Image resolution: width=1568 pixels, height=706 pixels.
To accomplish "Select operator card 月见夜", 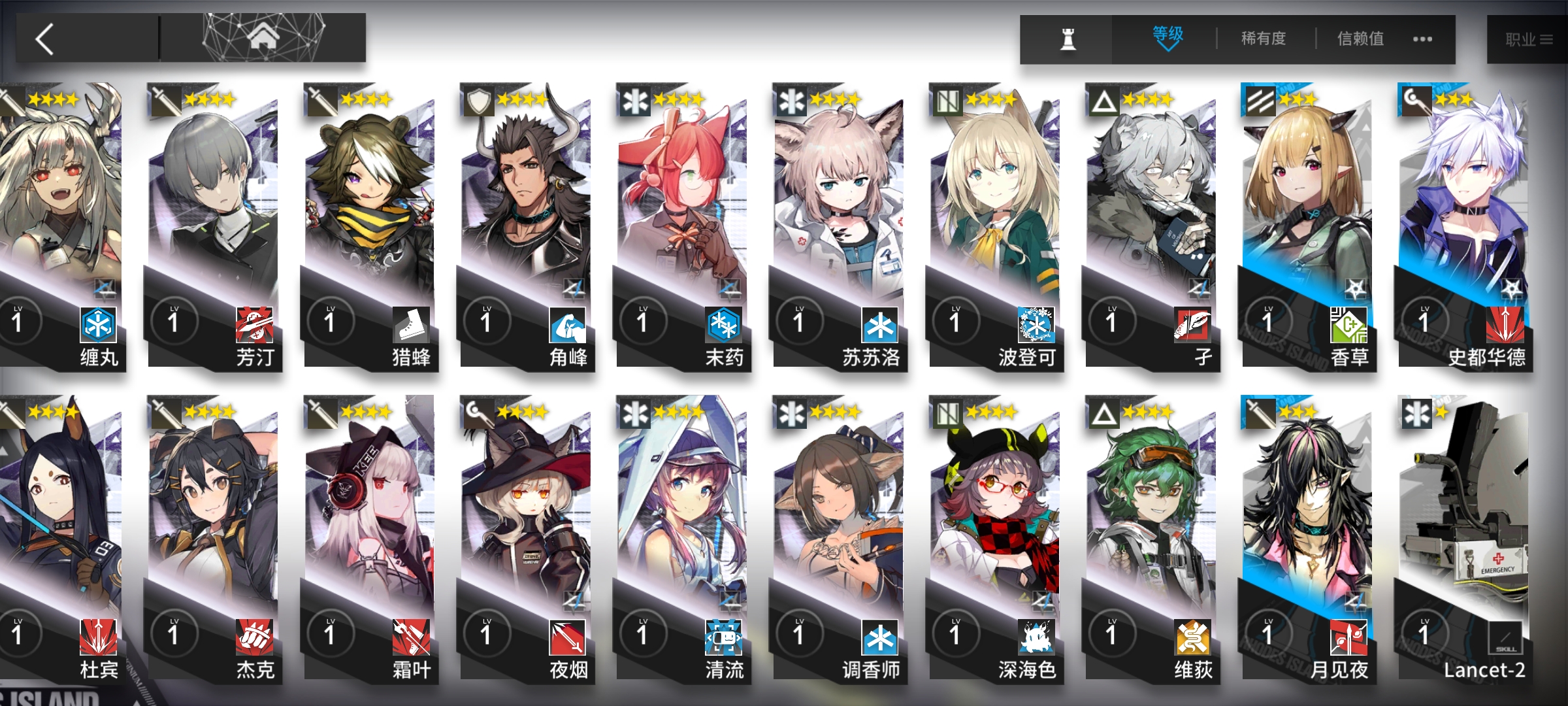I will 1307,536.
